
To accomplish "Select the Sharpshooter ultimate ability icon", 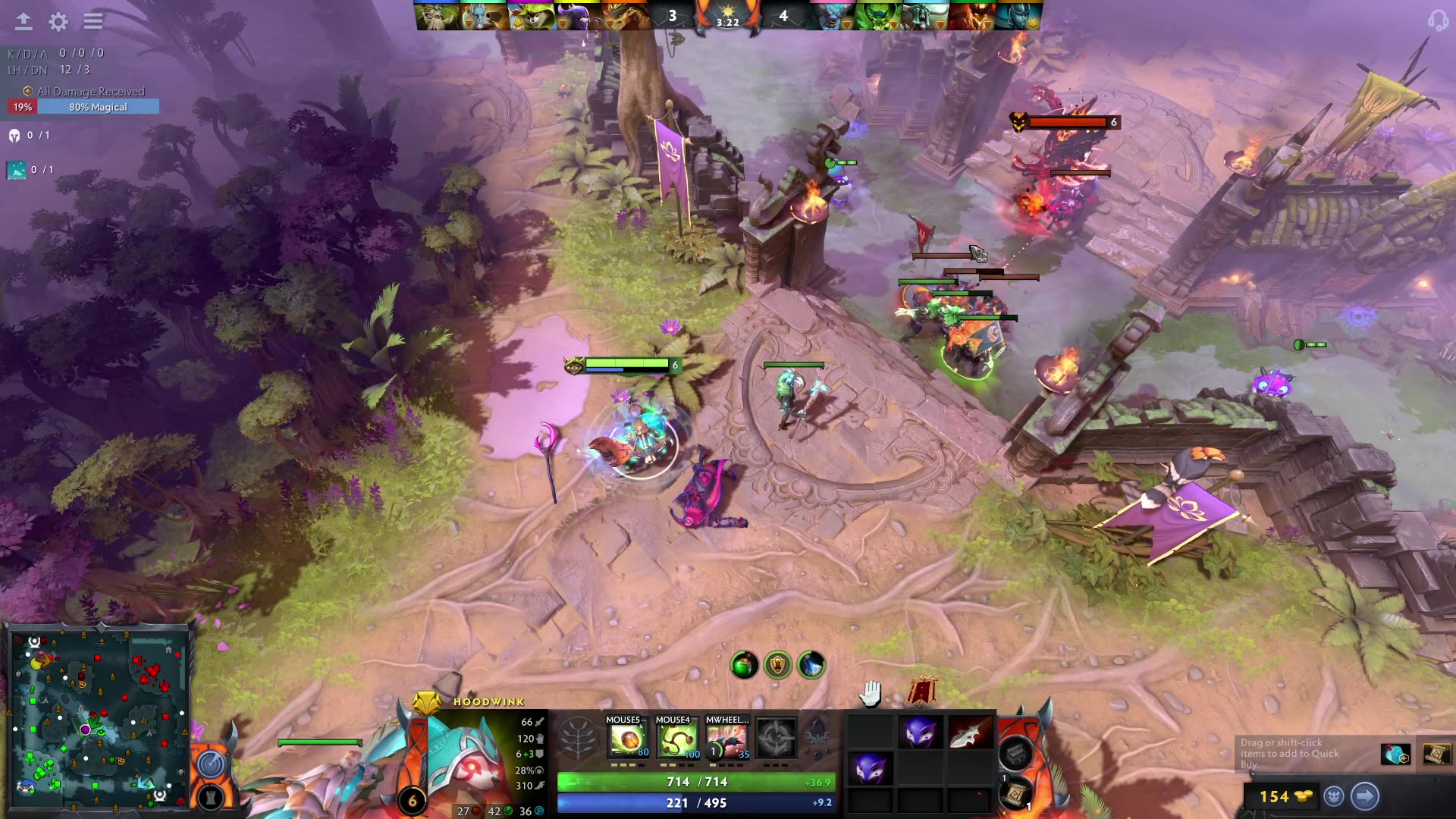I will pyautogui.click(x=776, y=738).
